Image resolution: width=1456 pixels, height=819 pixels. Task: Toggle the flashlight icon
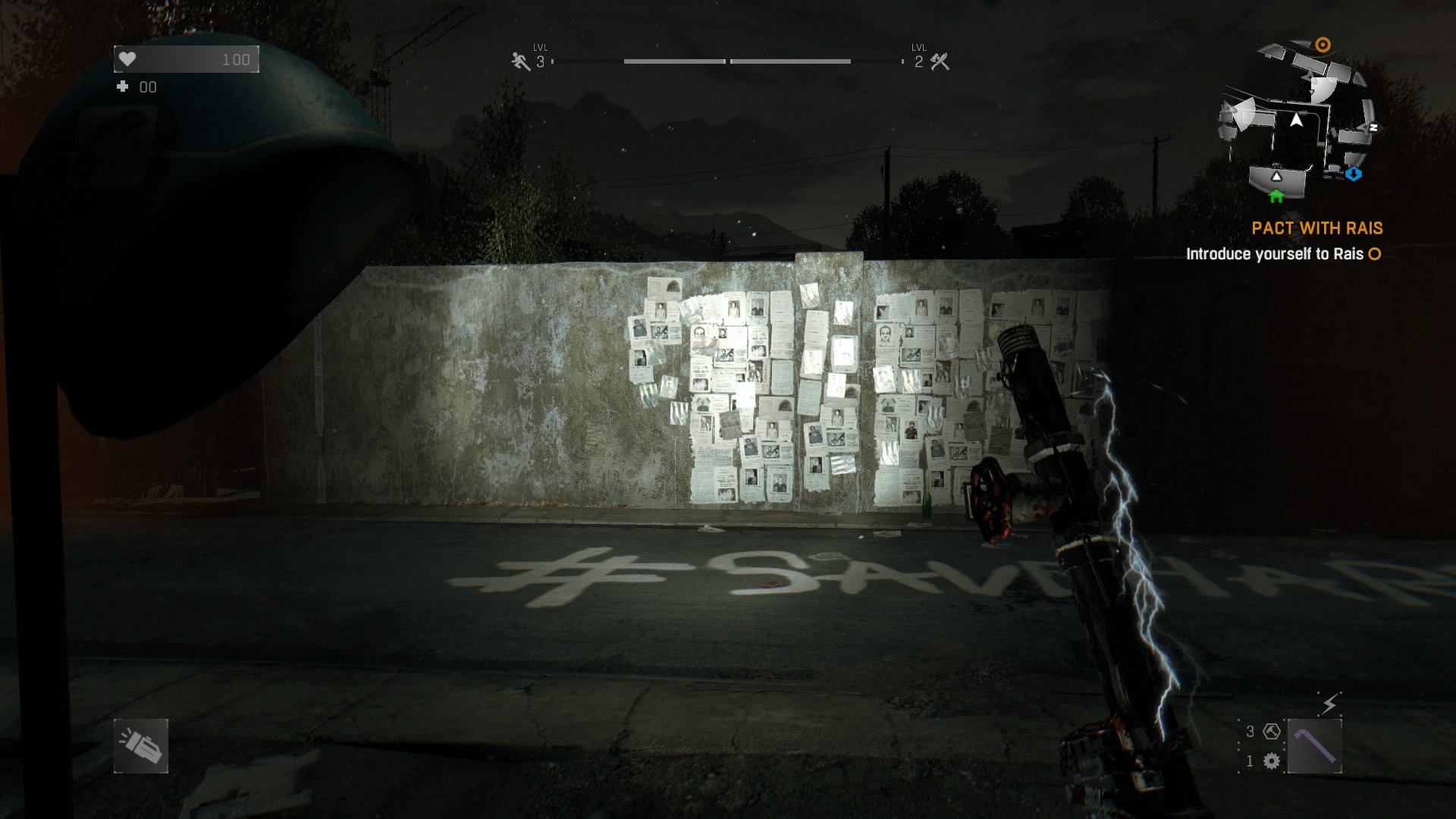pos(141,746)
